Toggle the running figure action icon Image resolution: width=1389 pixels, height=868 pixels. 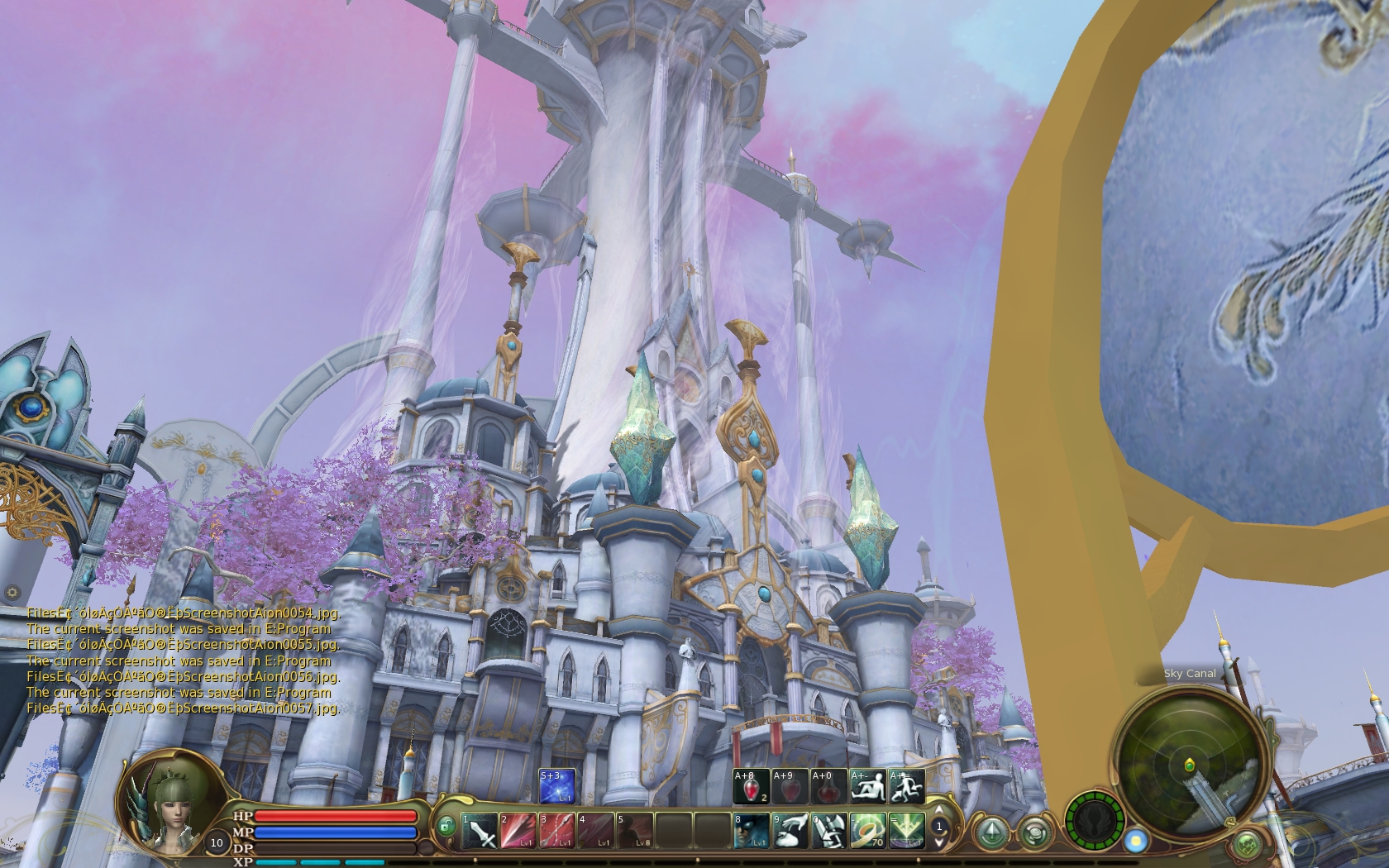(906, 786)
